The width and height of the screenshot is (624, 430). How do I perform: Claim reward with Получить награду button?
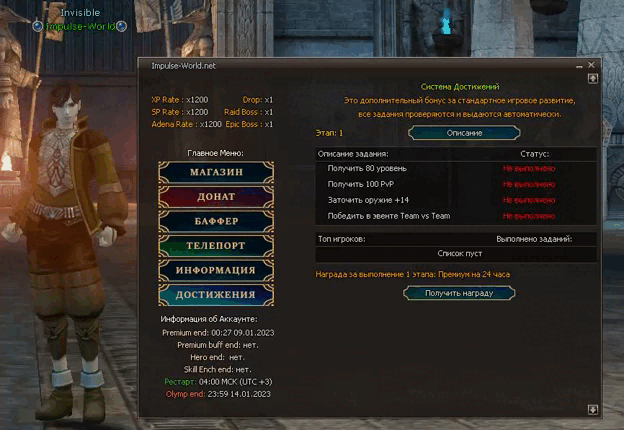[460, 293]
